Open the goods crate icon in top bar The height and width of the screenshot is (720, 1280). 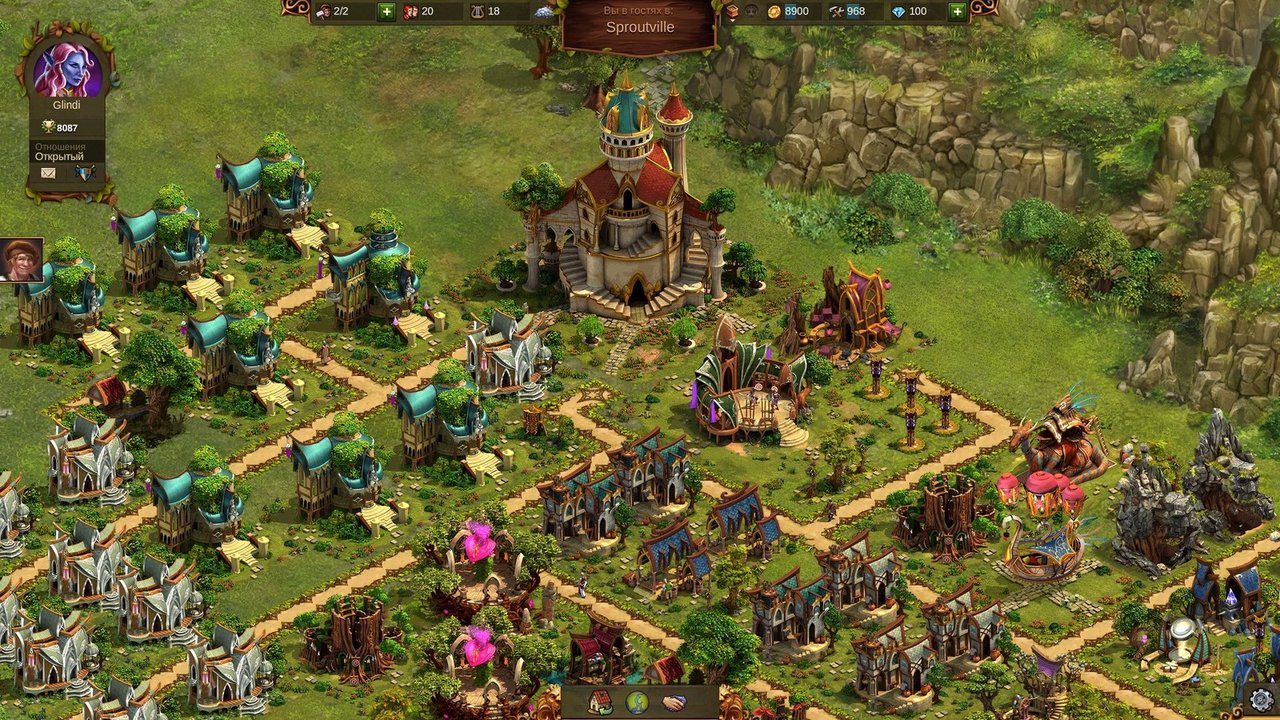(x=732, y=12)
